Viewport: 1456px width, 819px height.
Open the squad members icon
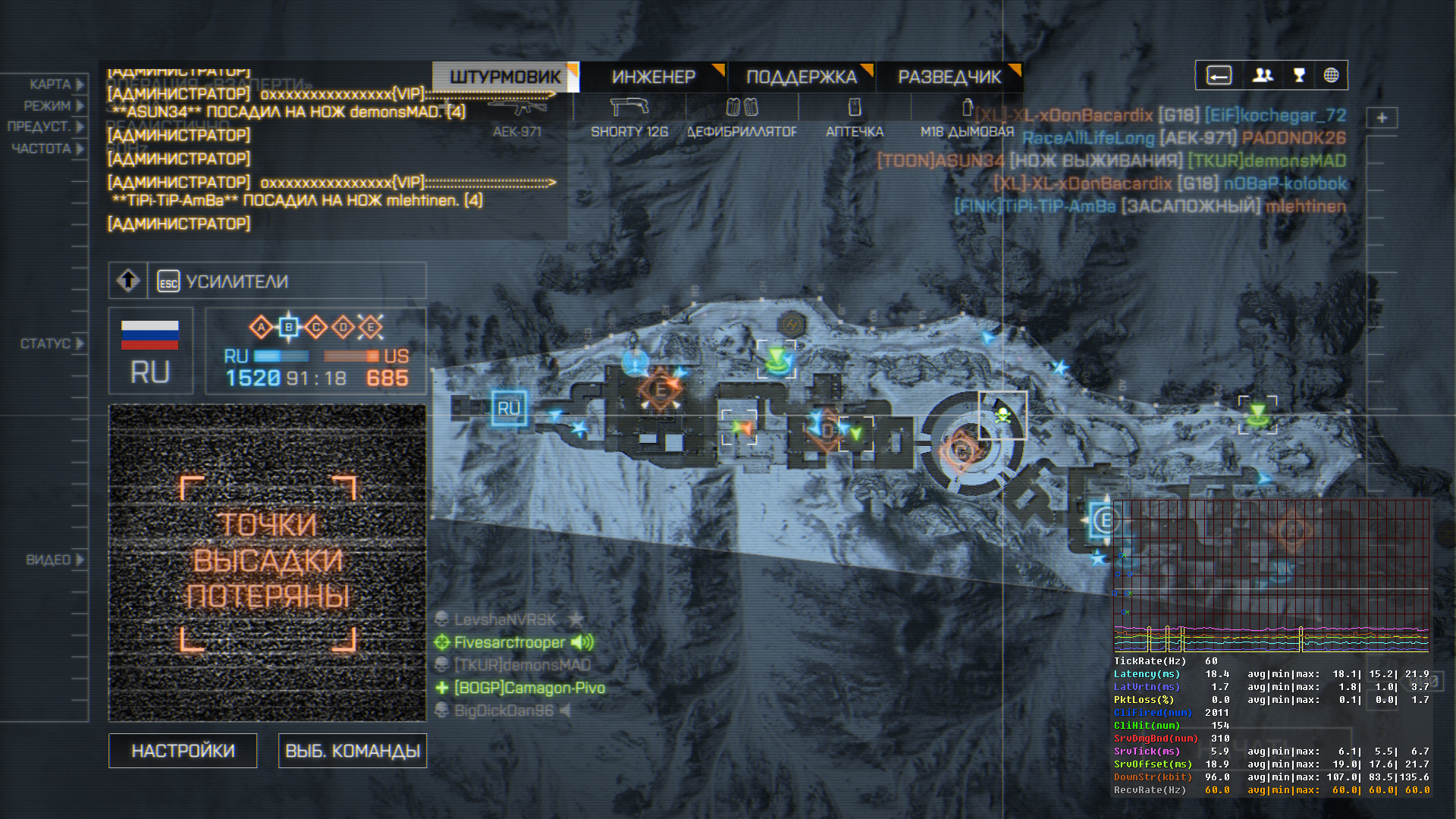click(1263, 75)
